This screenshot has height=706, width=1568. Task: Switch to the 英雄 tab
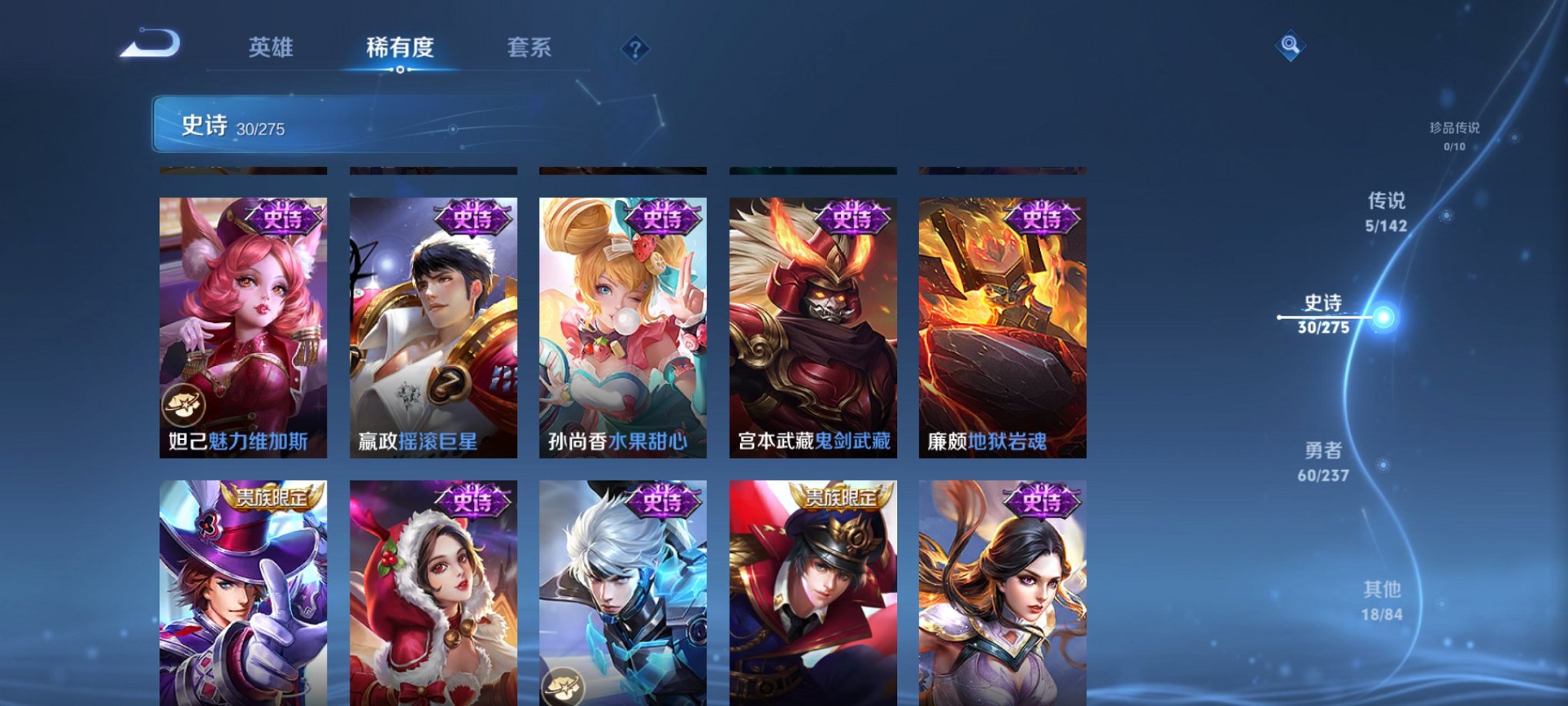tap(277, 48)
